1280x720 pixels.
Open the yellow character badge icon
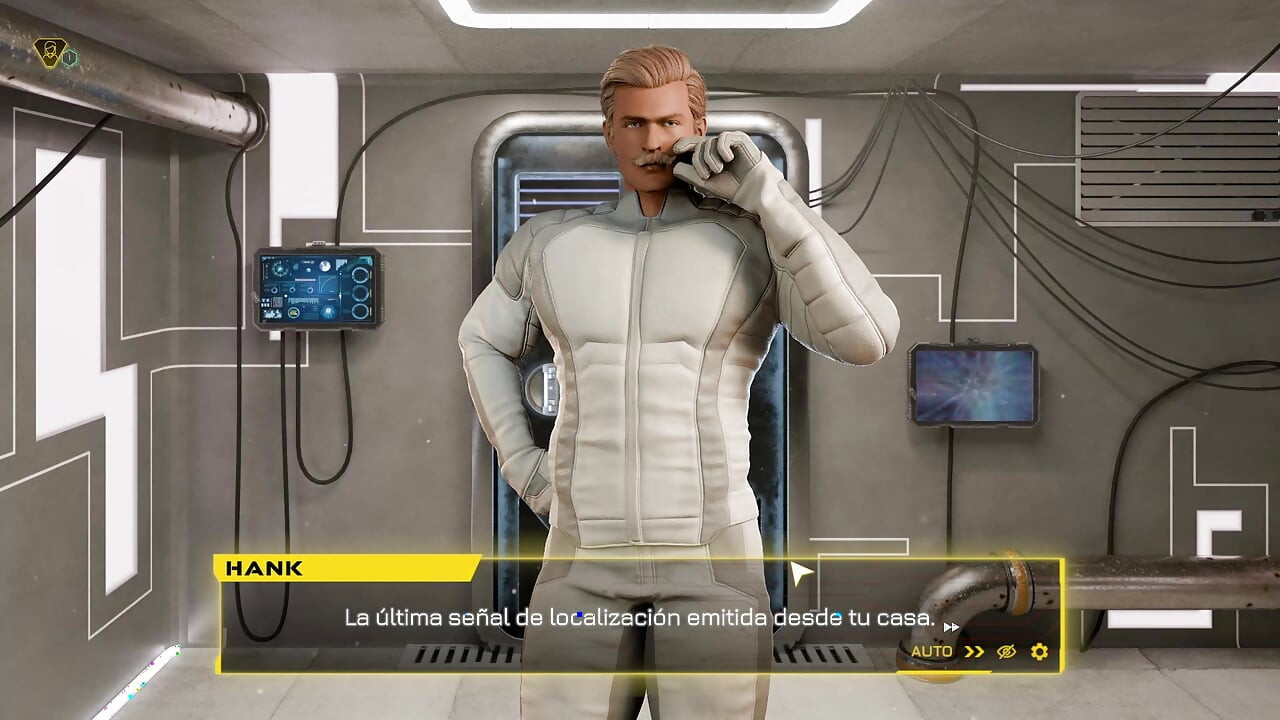(48, 52)
